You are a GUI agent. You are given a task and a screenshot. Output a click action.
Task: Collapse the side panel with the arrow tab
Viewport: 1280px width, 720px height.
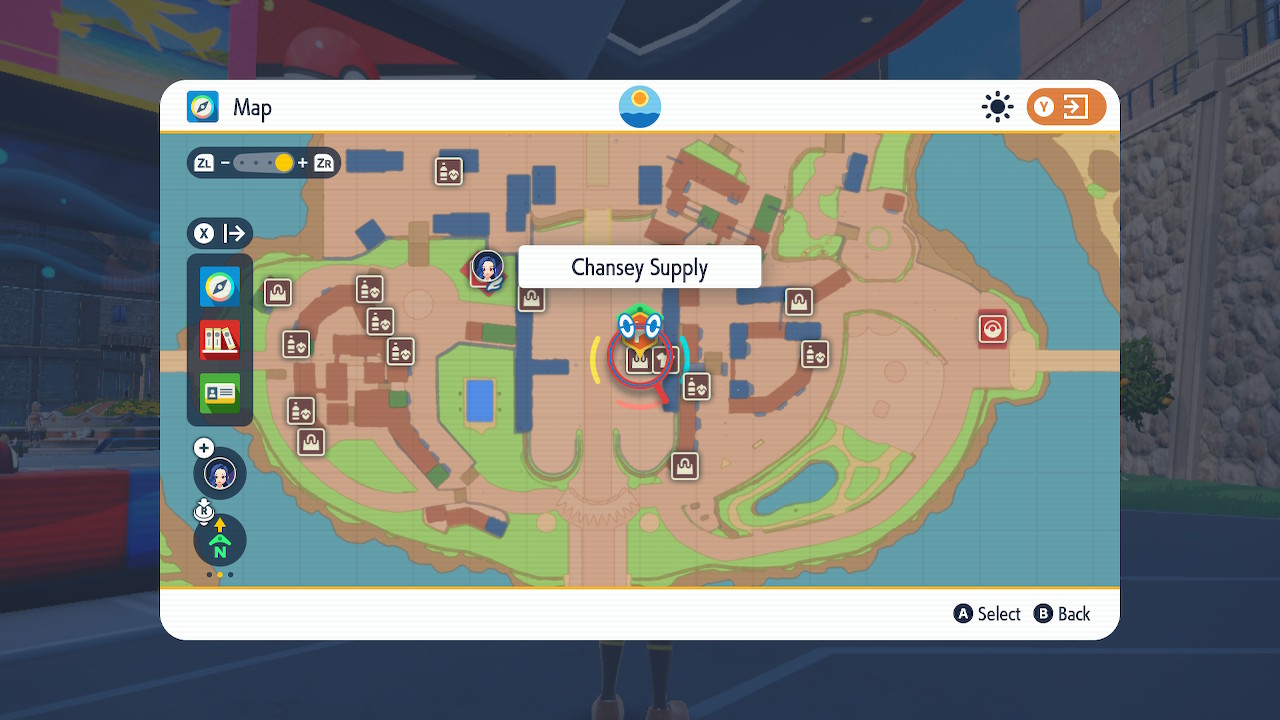[x=220, y=234]
